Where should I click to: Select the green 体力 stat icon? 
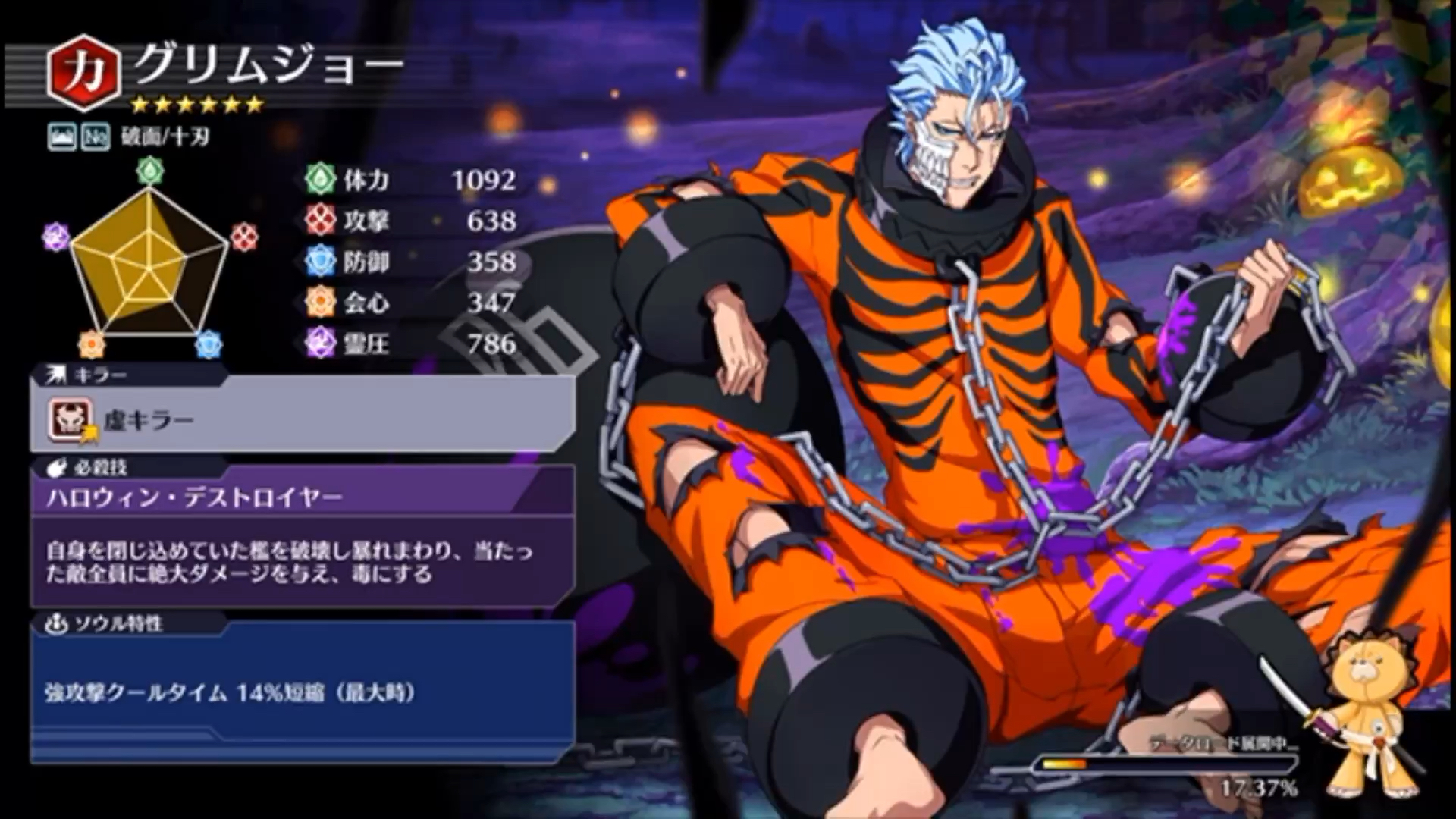tap(319, 177)
